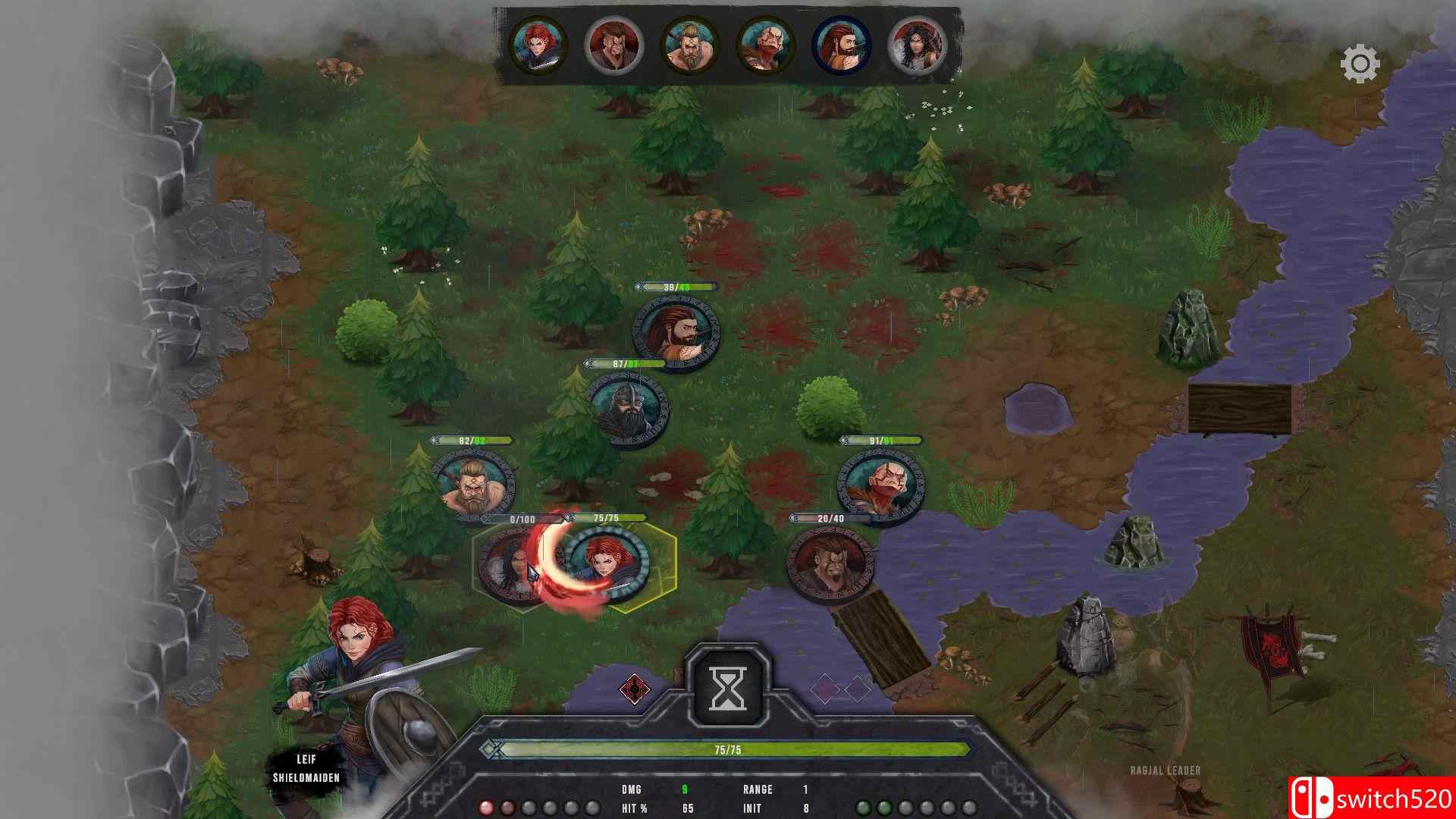The image size is (1456, 819).
Task: Select the long-haired archer turn-order portrait
Action: point(841,45)
